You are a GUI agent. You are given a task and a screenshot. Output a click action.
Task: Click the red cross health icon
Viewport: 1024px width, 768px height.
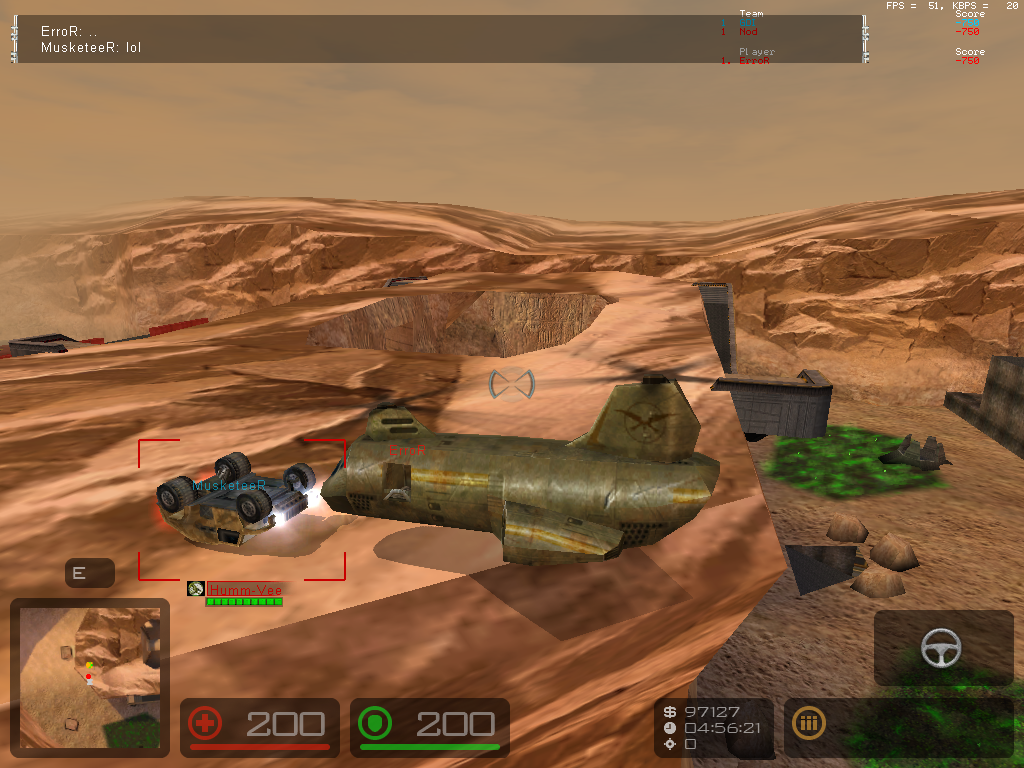pyautogui.click(x=206, y=724)
